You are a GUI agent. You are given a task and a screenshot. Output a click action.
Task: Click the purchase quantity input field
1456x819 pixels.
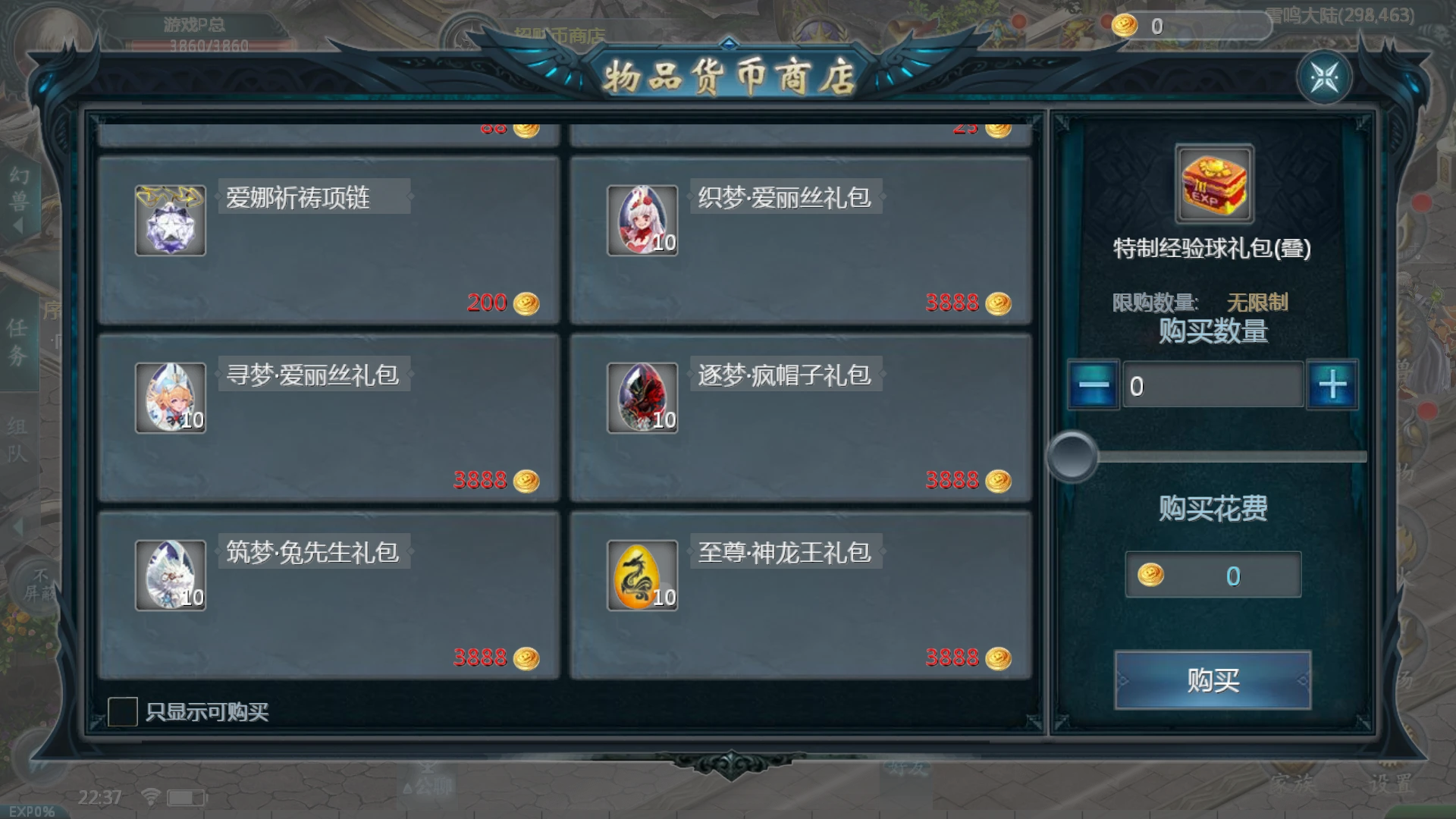[1212, 385]
